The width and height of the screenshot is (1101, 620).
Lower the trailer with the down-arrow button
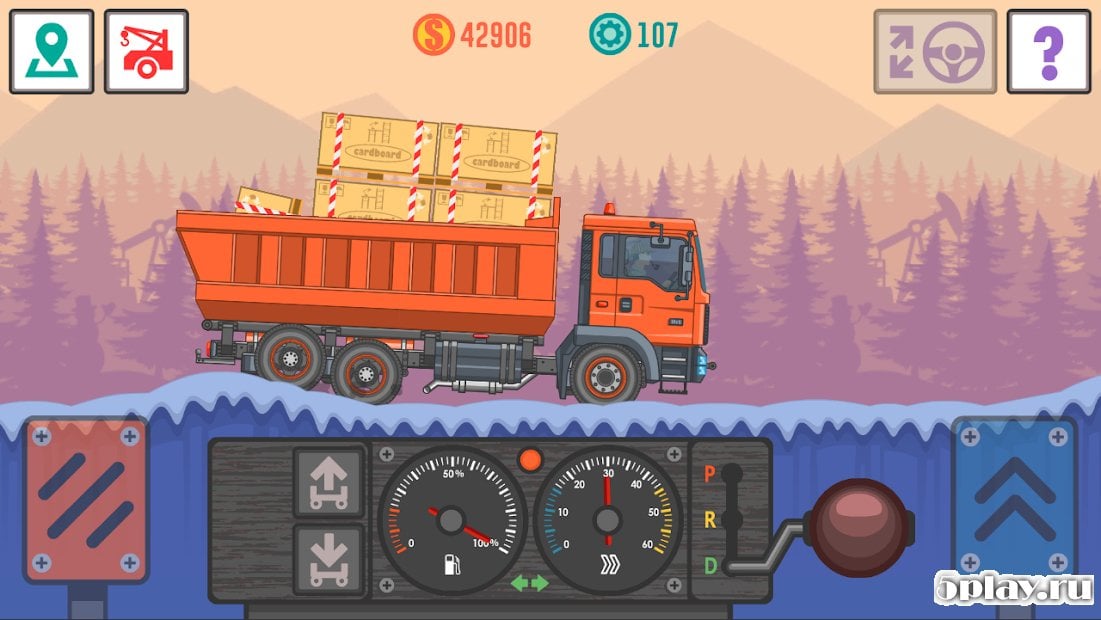pos(327,560)
